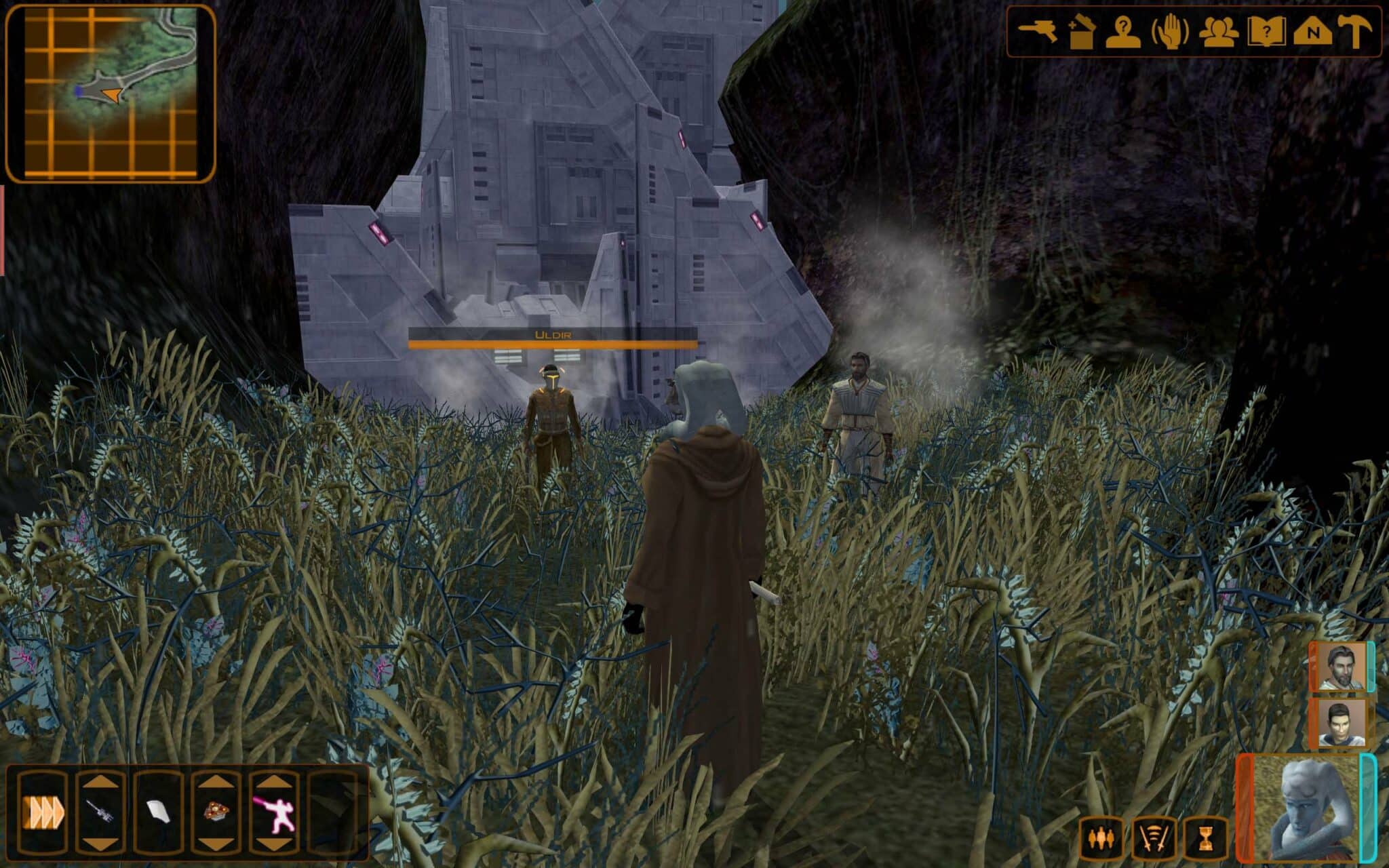Open the Party Selection screen
The width and height of the screenshot is (1389, 868).
1221,31
